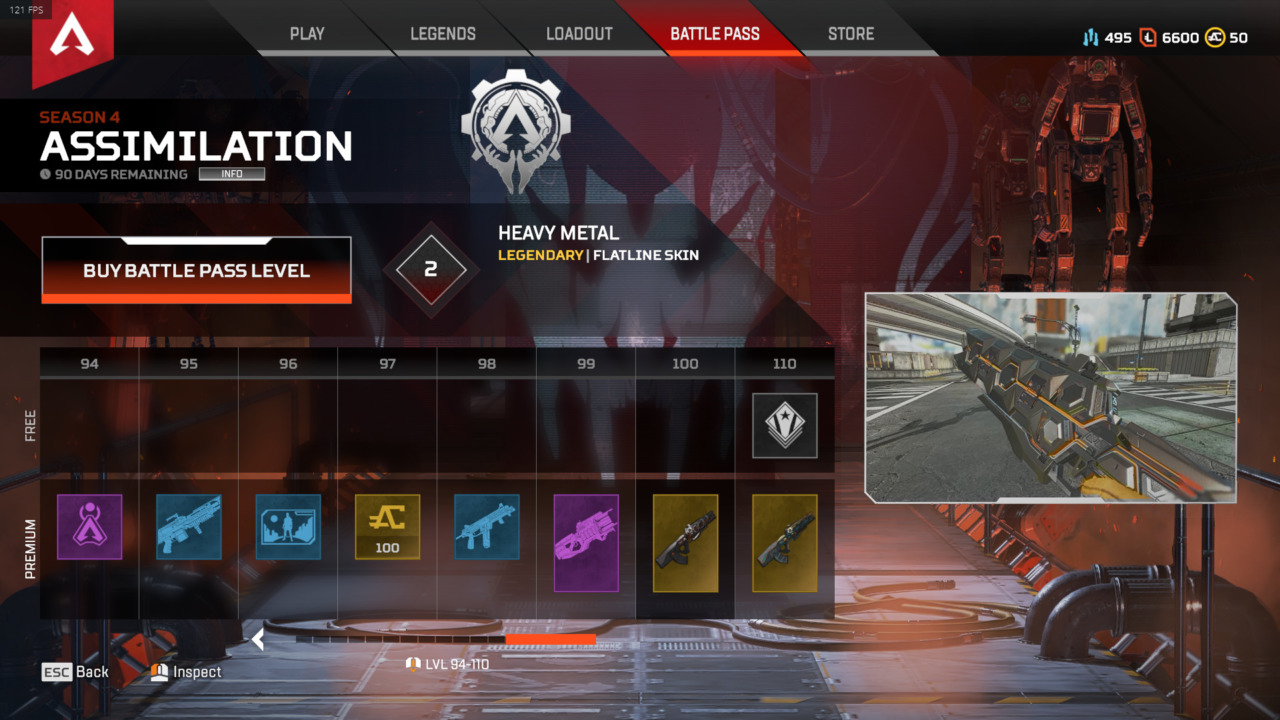
Task: View the level 96 loading screen reward
Action: tap(288, 526)
